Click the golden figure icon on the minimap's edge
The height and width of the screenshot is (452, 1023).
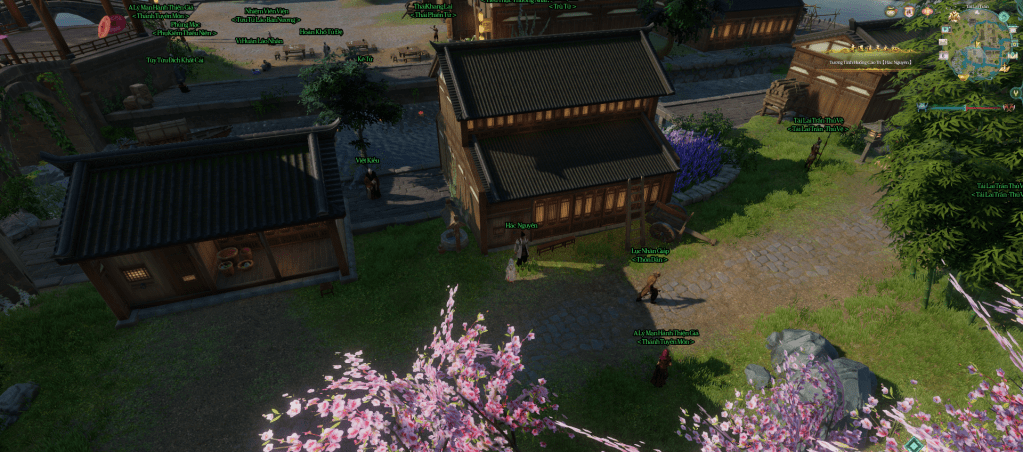click(x=954, y=16)
